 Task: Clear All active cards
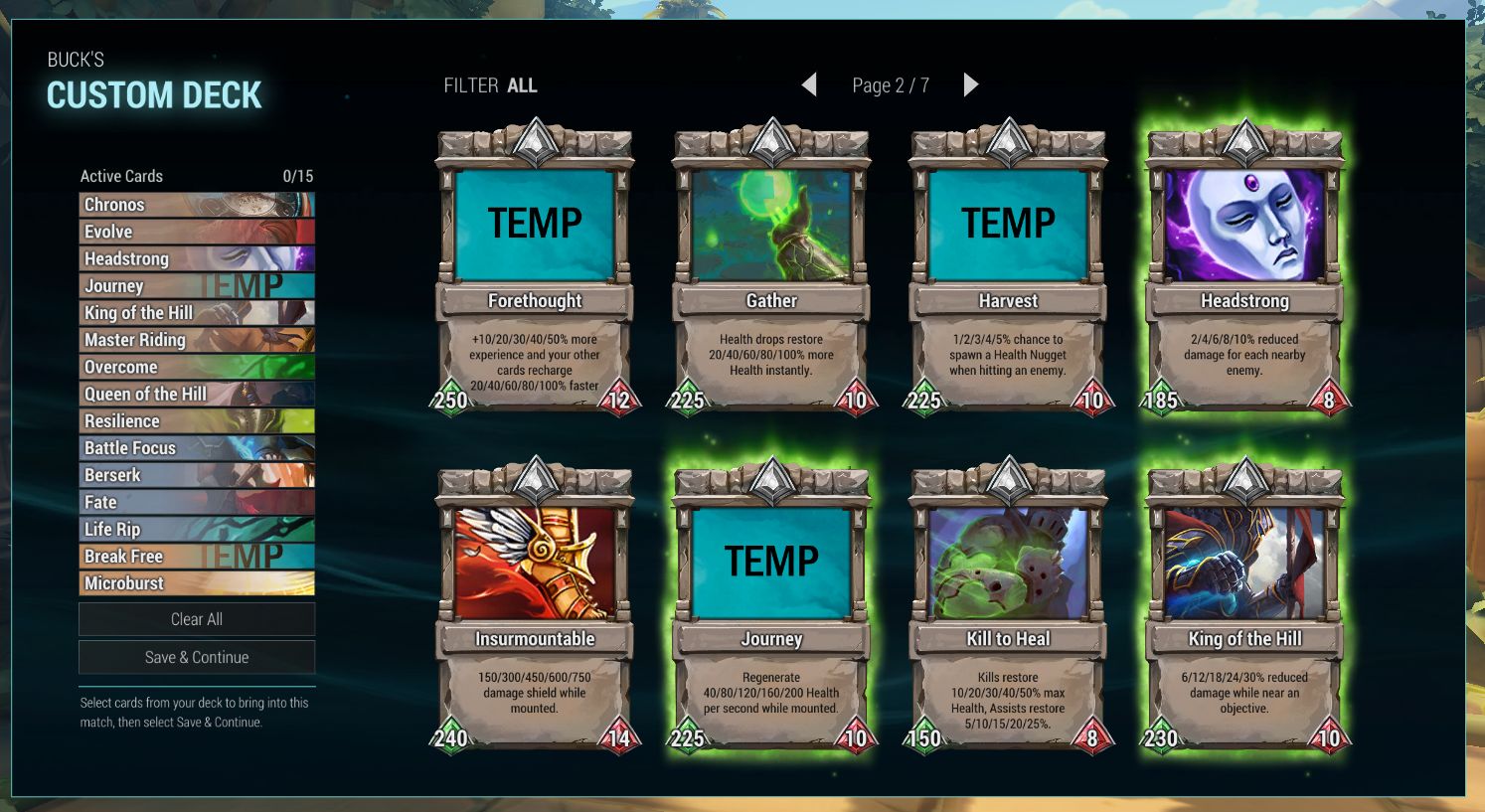coord(197,619)
